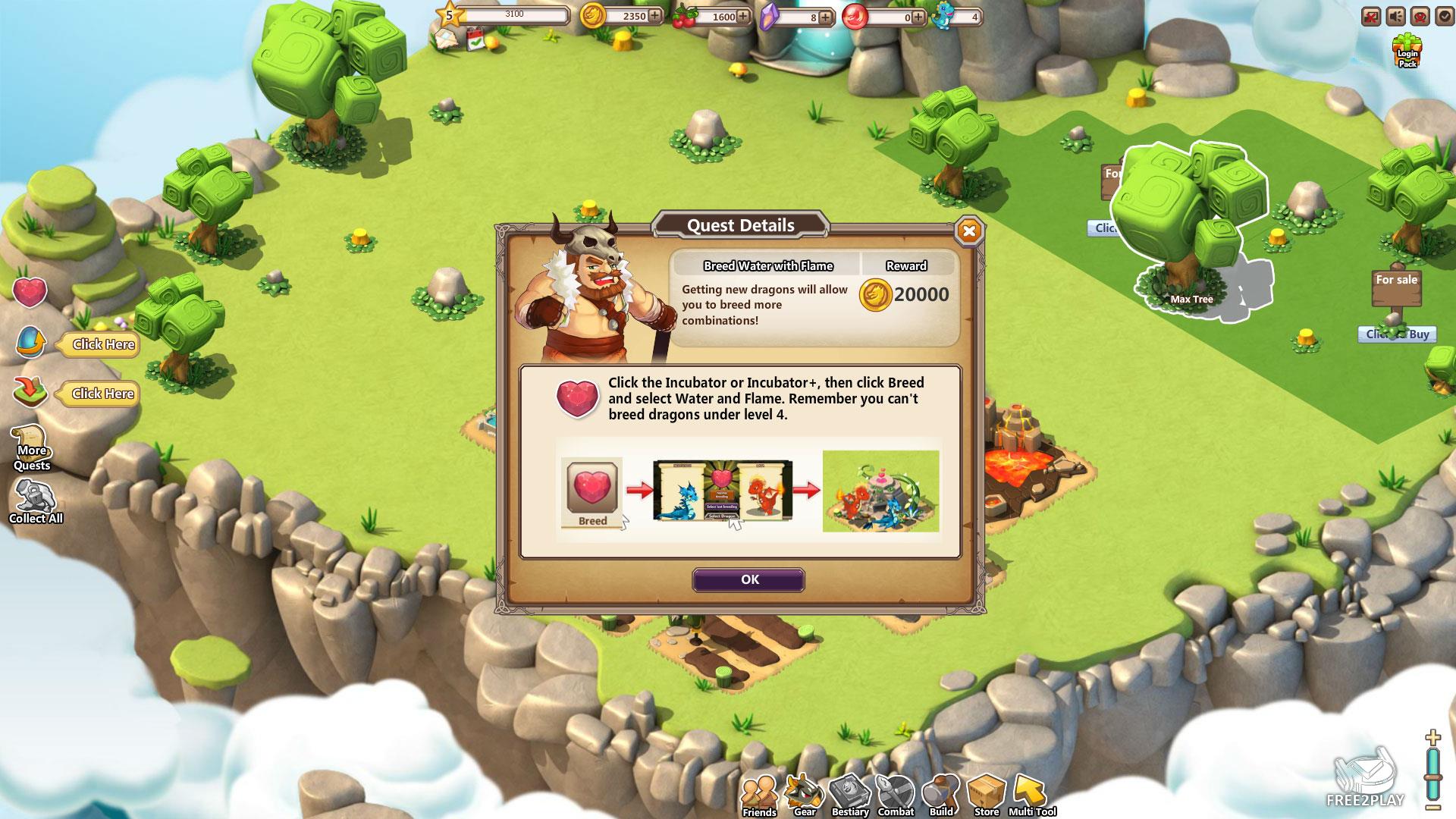The image size is (1456, 819).
Task: Open the dragon egg quest icon
Action: coord(31,343)
